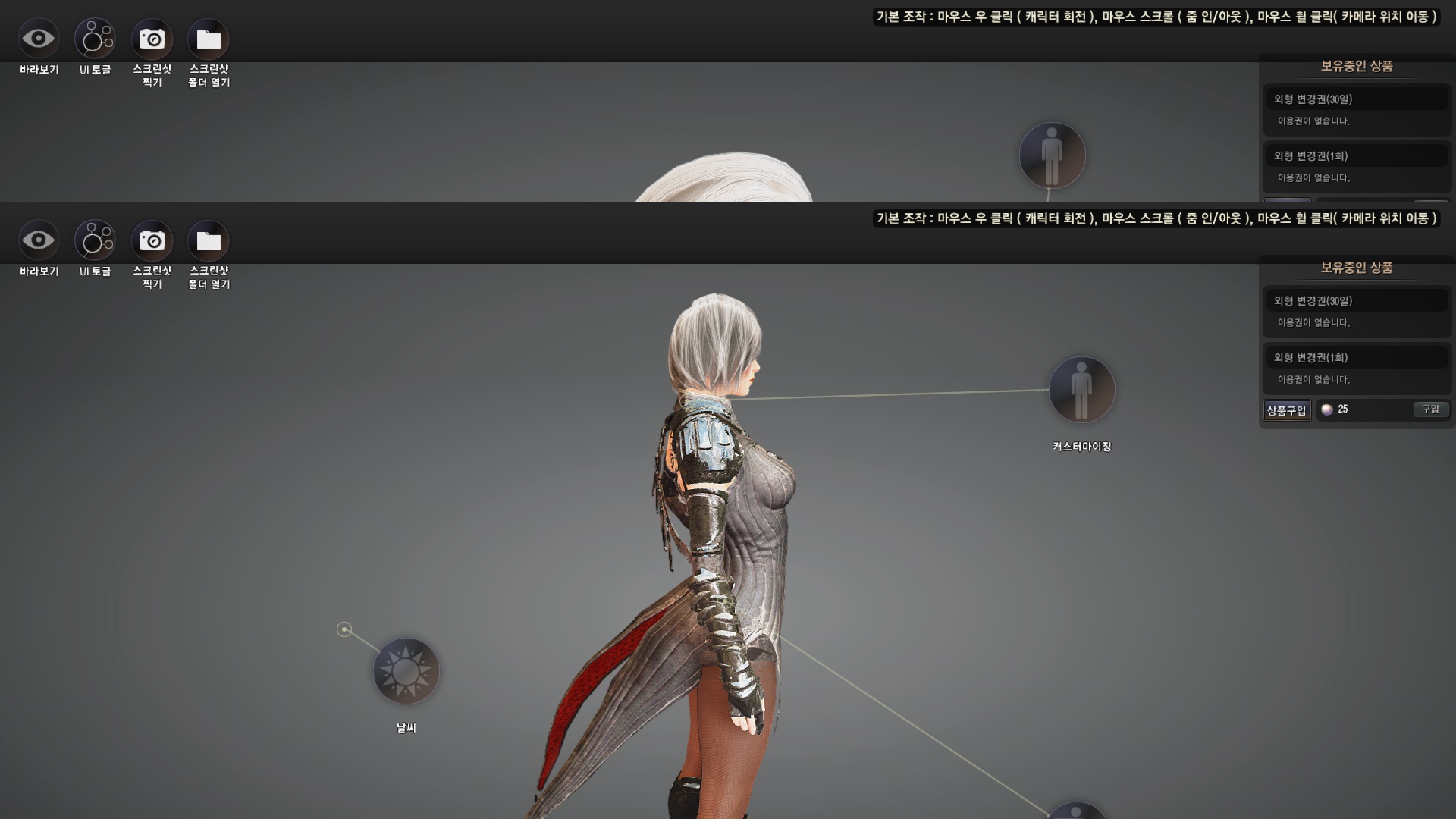Click the 상품구입 button
Image resolution: width=1456 pixels, height=819 pixels.
tap(1286, 410)
